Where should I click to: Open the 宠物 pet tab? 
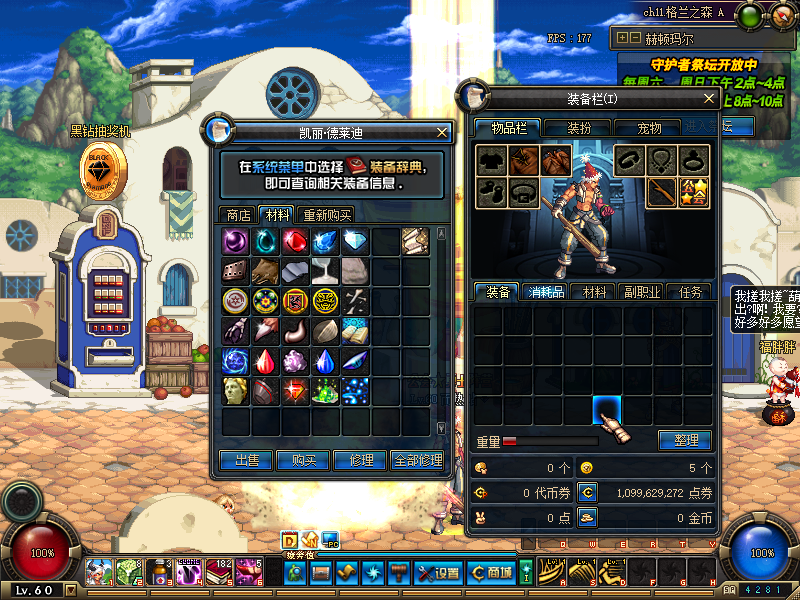tap(649, 128)
